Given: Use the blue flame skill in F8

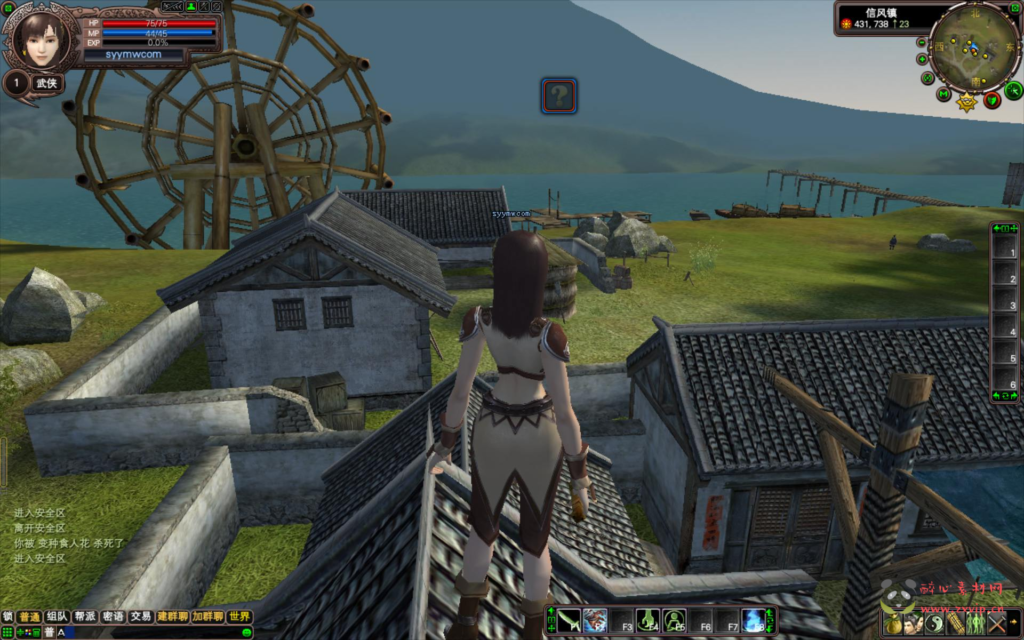Looking at the screenshot, I should coord(752,620).
